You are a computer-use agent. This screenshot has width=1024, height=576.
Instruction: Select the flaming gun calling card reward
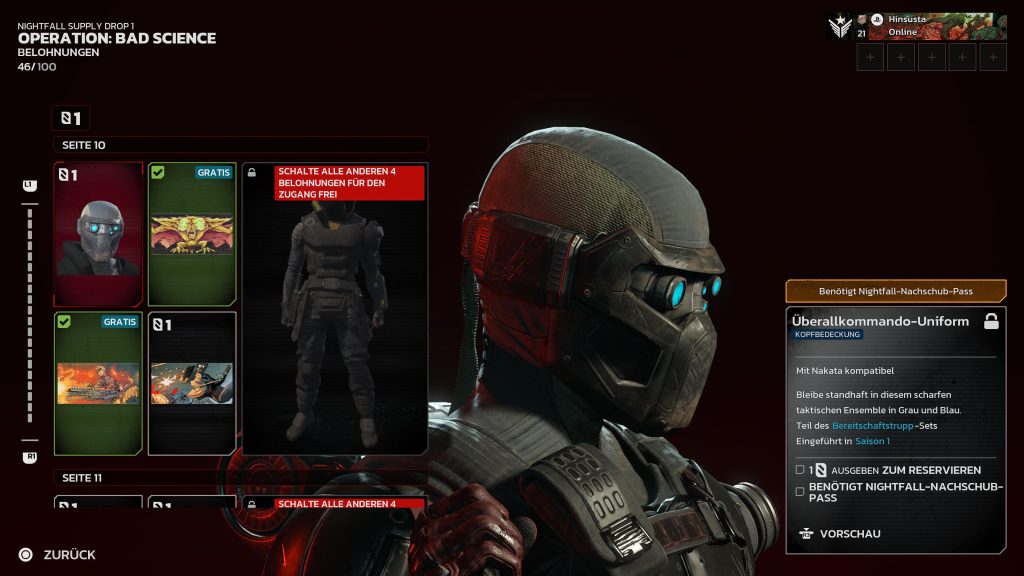pyautogui.click(x=98, y=383)
